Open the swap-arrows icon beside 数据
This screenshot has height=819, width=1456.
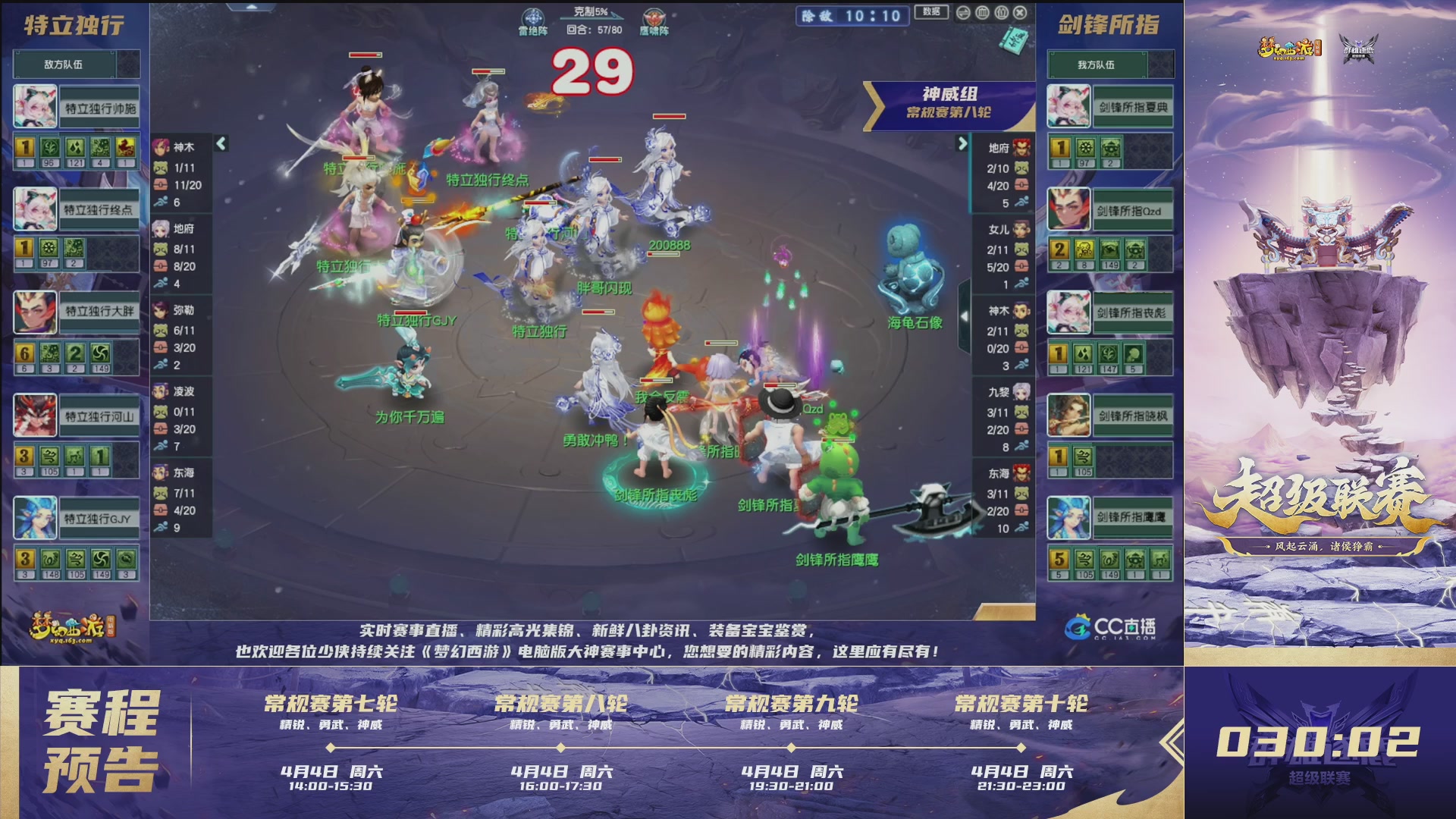click(x=964, y=12)
